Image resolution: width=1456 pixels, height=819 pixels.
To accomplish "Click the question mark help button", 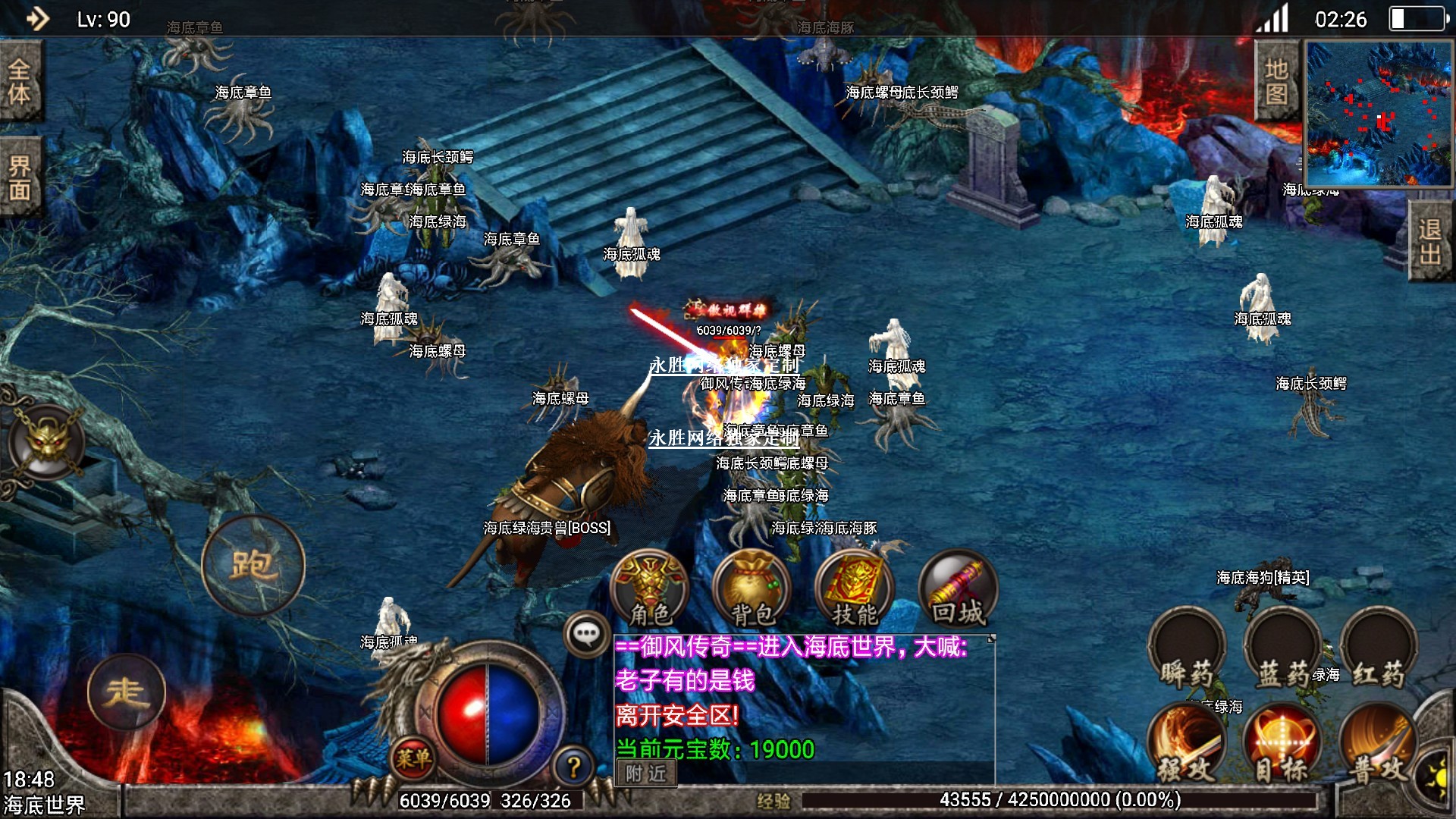I will (574, 767).
